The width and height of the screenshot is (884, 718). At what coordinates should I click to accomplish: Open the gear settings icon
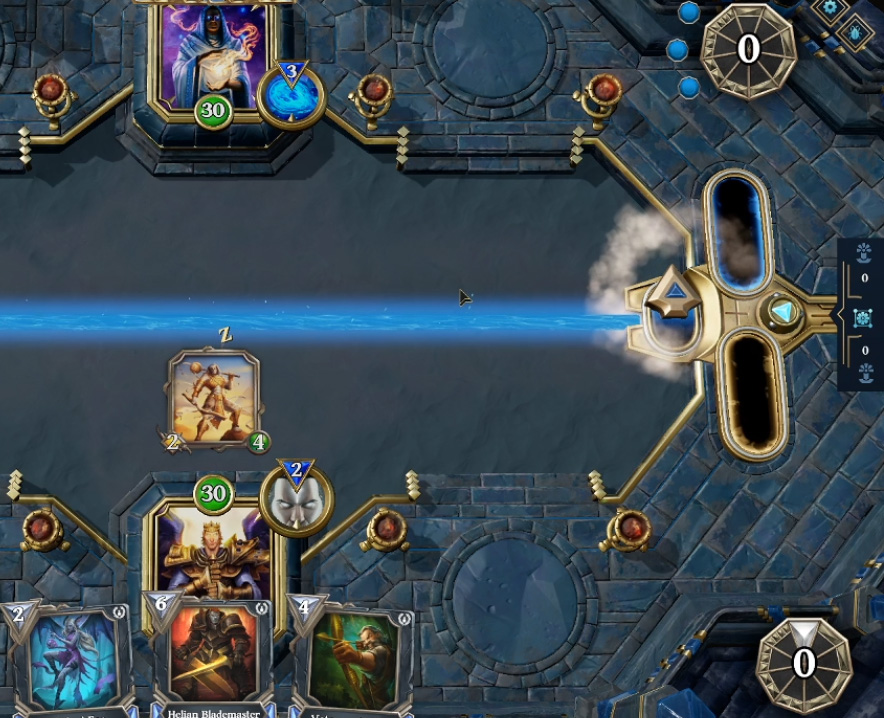pyautogui.click(x=829, y=8)
